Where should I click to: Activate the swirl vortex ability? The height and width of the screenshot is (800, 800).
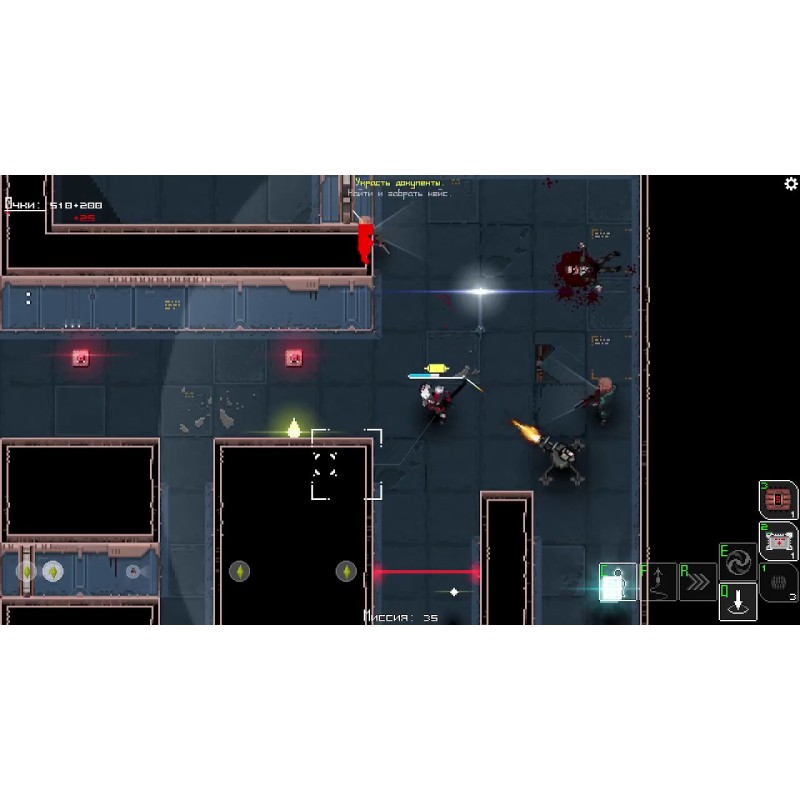coord(738,561)
